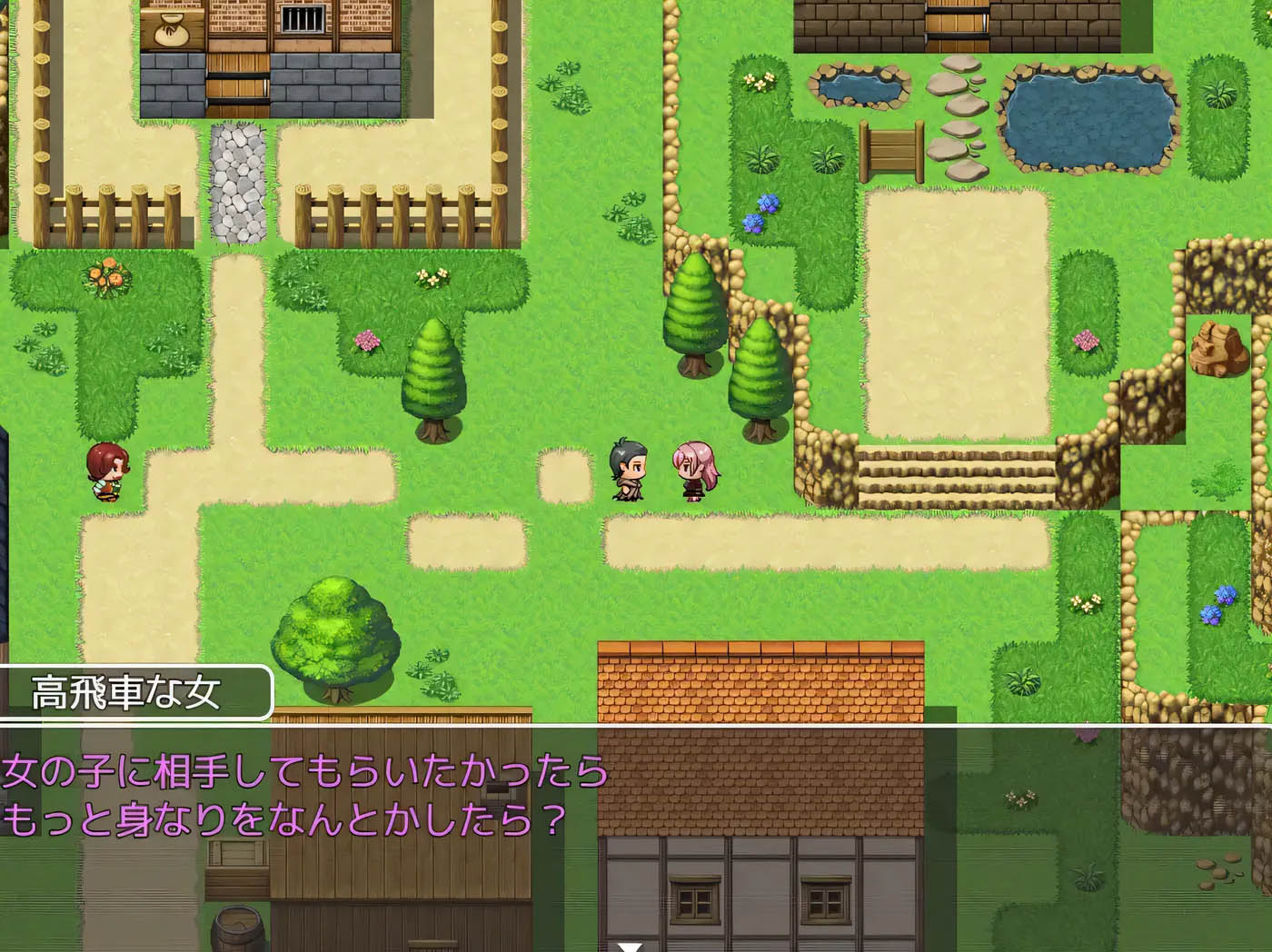Click the stone staircase below the plateau

(x=954, y=472)
